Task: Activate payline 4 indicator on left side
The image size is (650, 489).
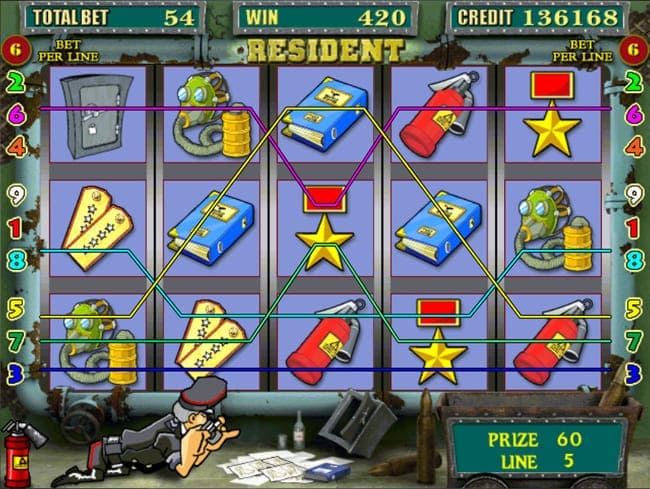Action: tap(16, 147)
